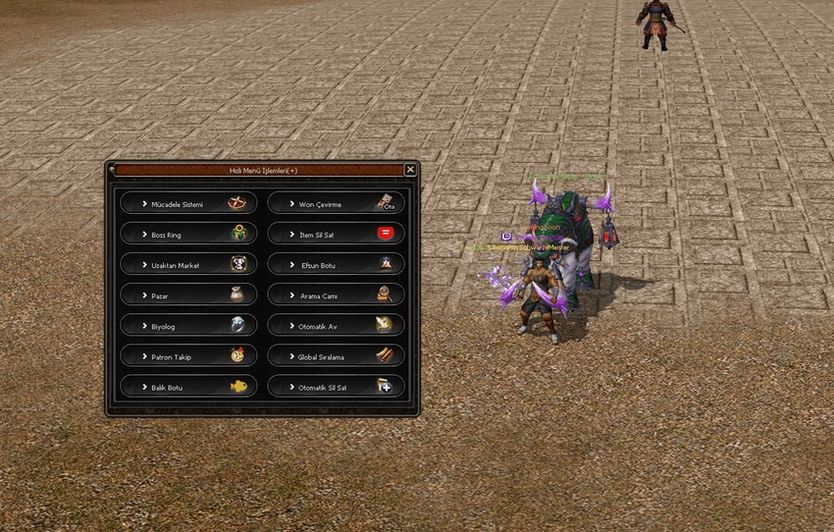
Task: Select the Boss Ring entry
Action: click(x=189, y=234)
